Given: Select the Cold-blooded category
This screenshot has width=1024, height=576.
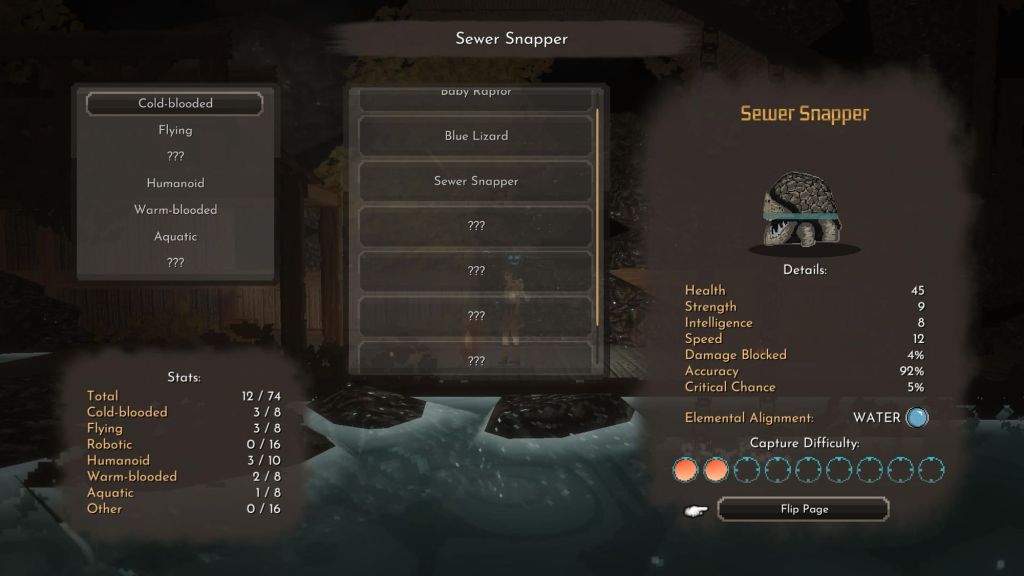Looking at the screenshot, I should click(x=175, y=103).
